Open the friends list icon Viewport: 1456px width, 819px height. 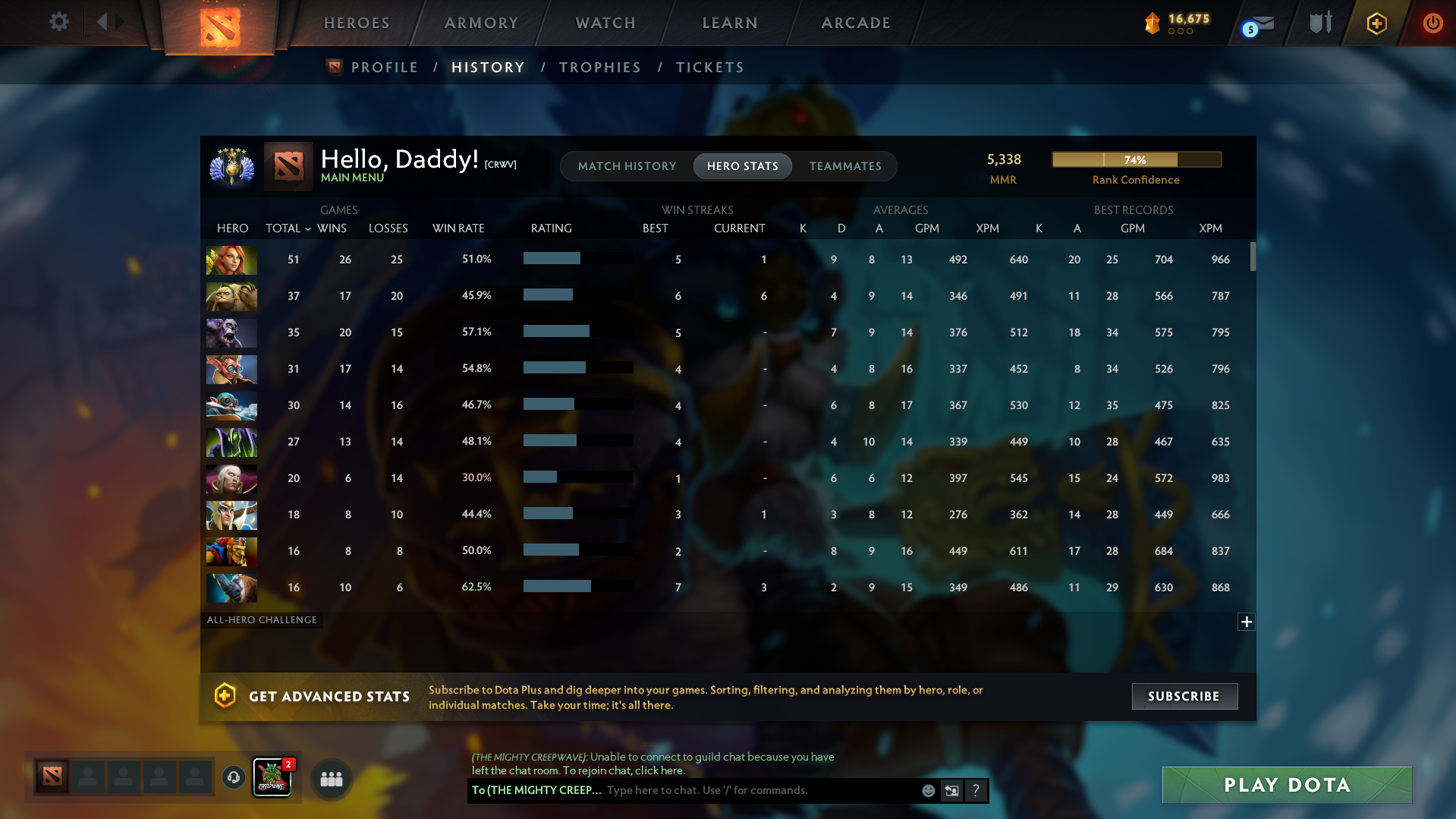point(330,779)
